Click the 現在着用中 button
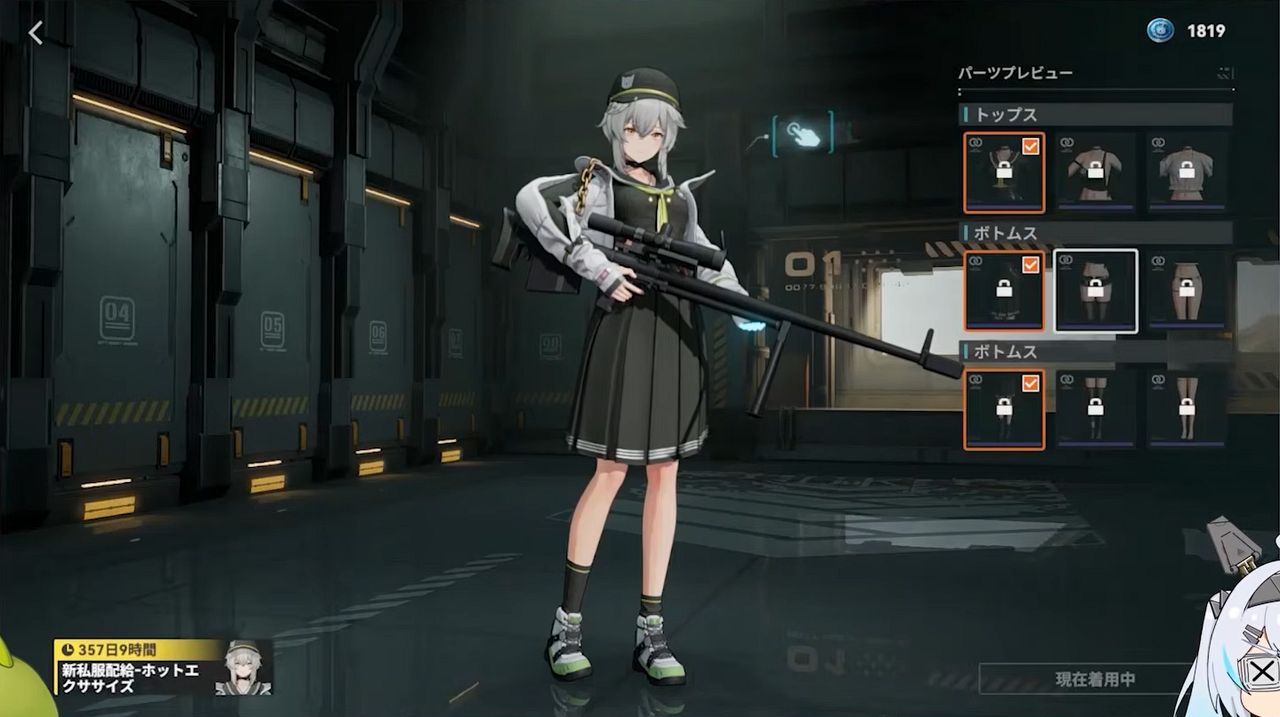This screenshot has height=717, width=1280. pos(1094,680)
